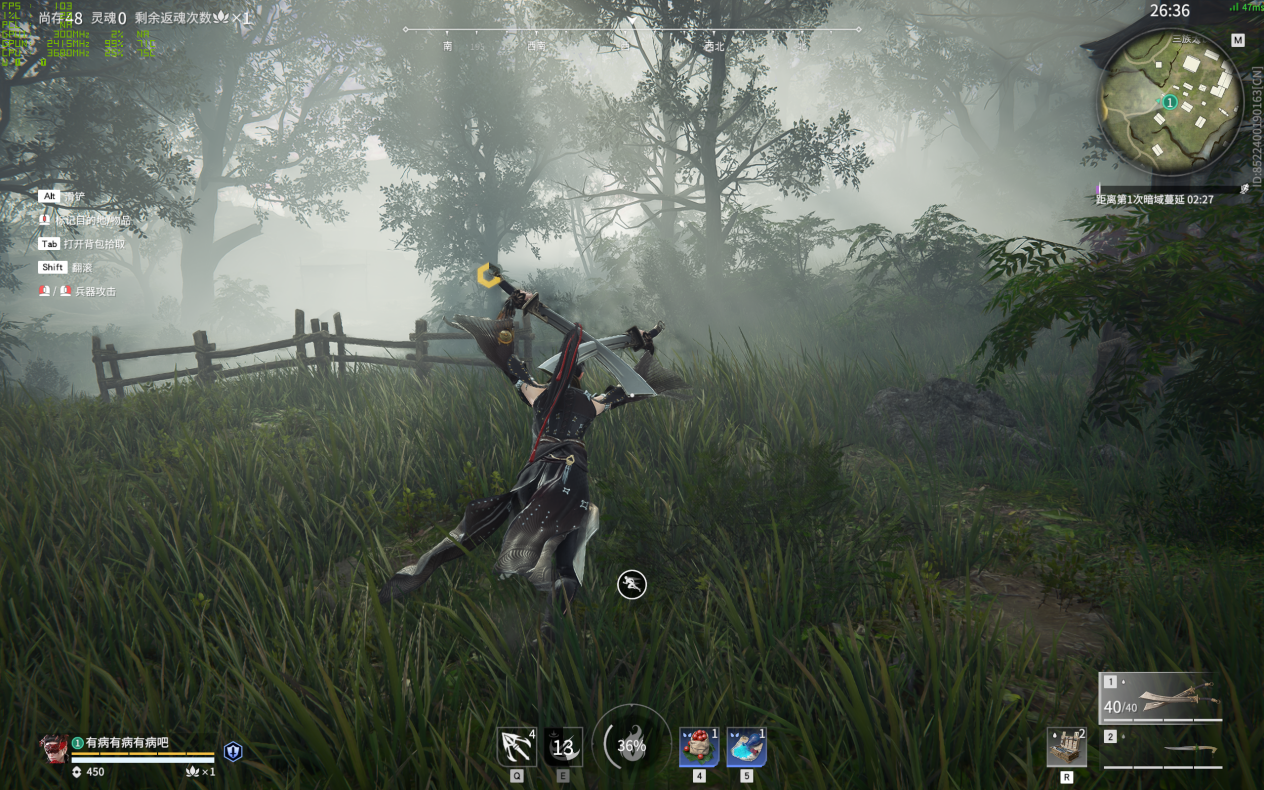1264x790 pixels.
Task: Use the blue powder armor item
Action: pyautogui.click(x=746, y=747)
